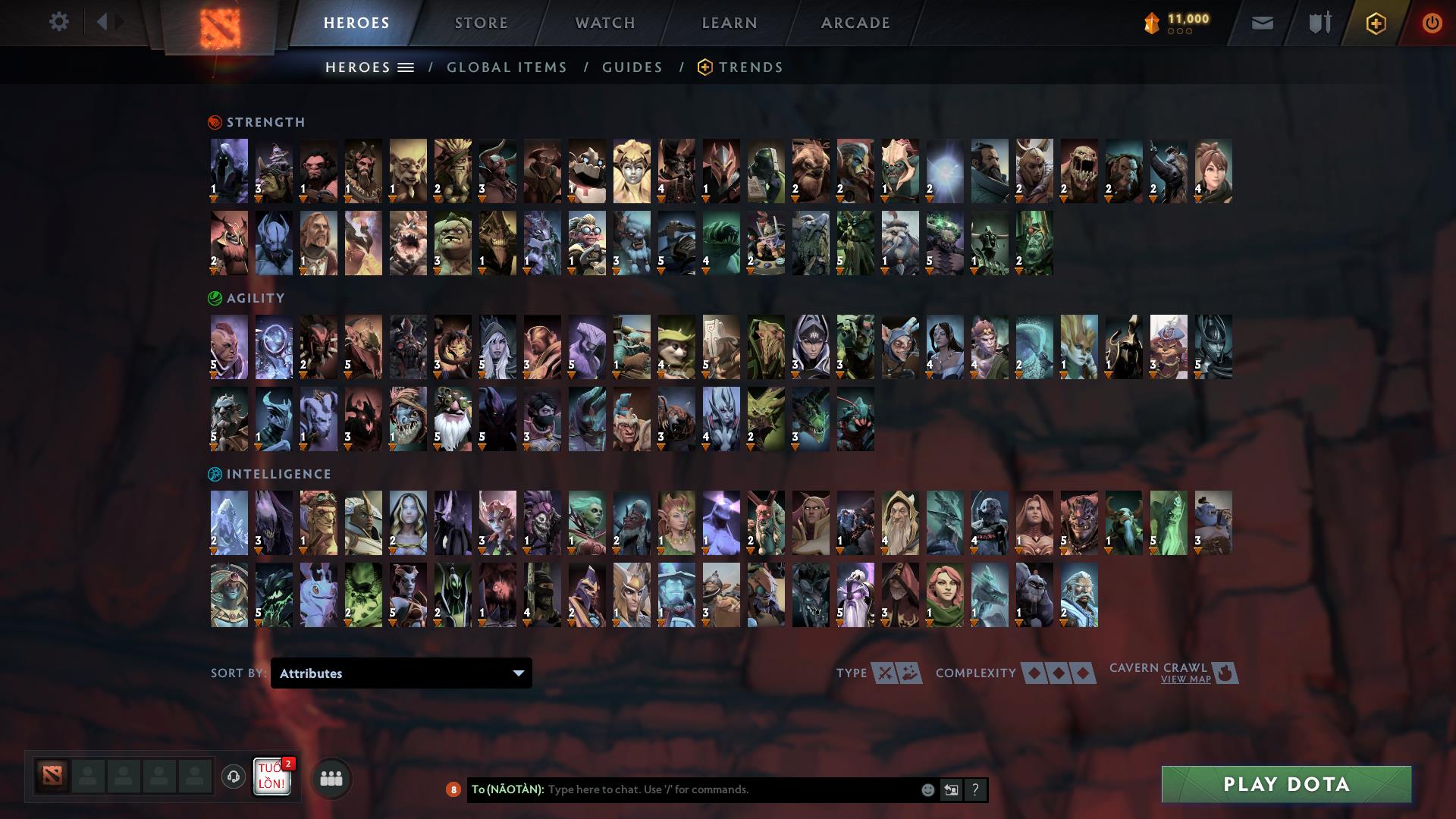
Task: Click the power disconnect icon
Action: coord(1432,23)
